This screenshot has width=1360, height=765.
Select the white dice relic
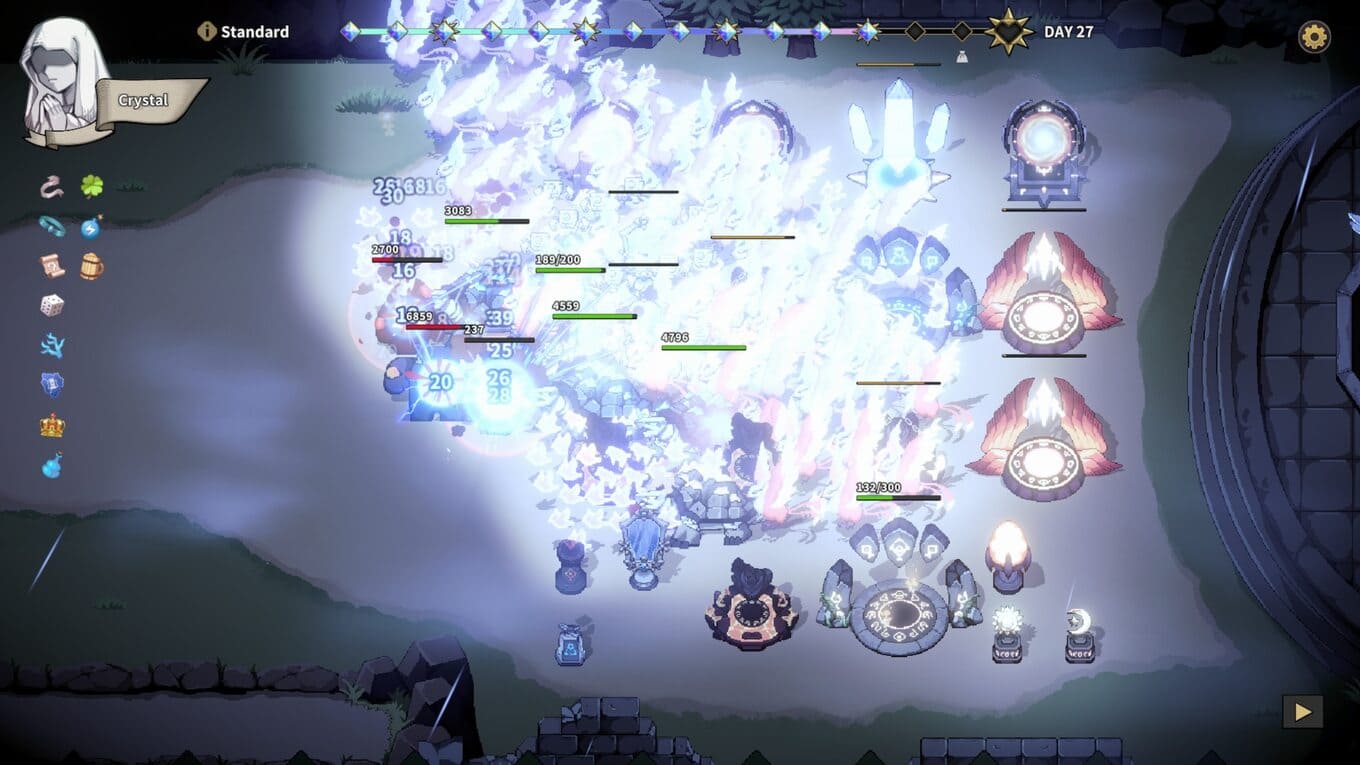pos(52,305)
